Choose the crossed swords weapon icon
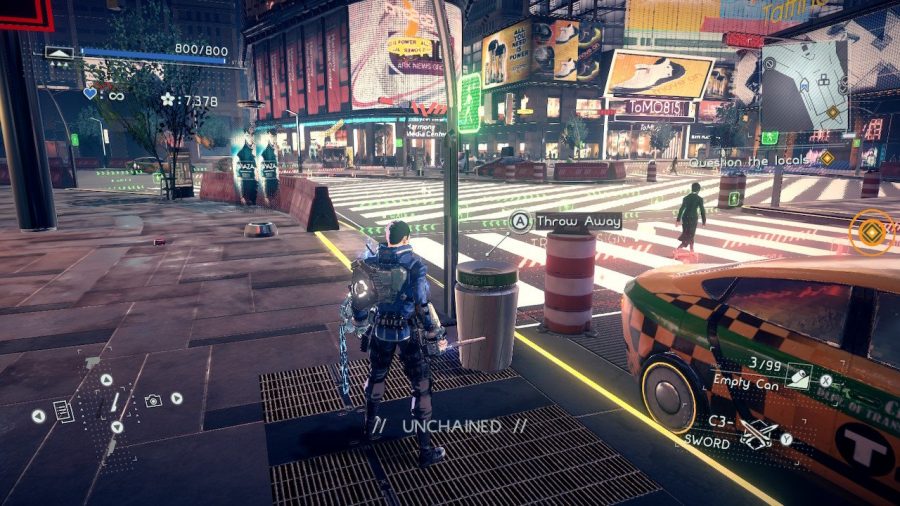The image size is (900, 506). 762,434
